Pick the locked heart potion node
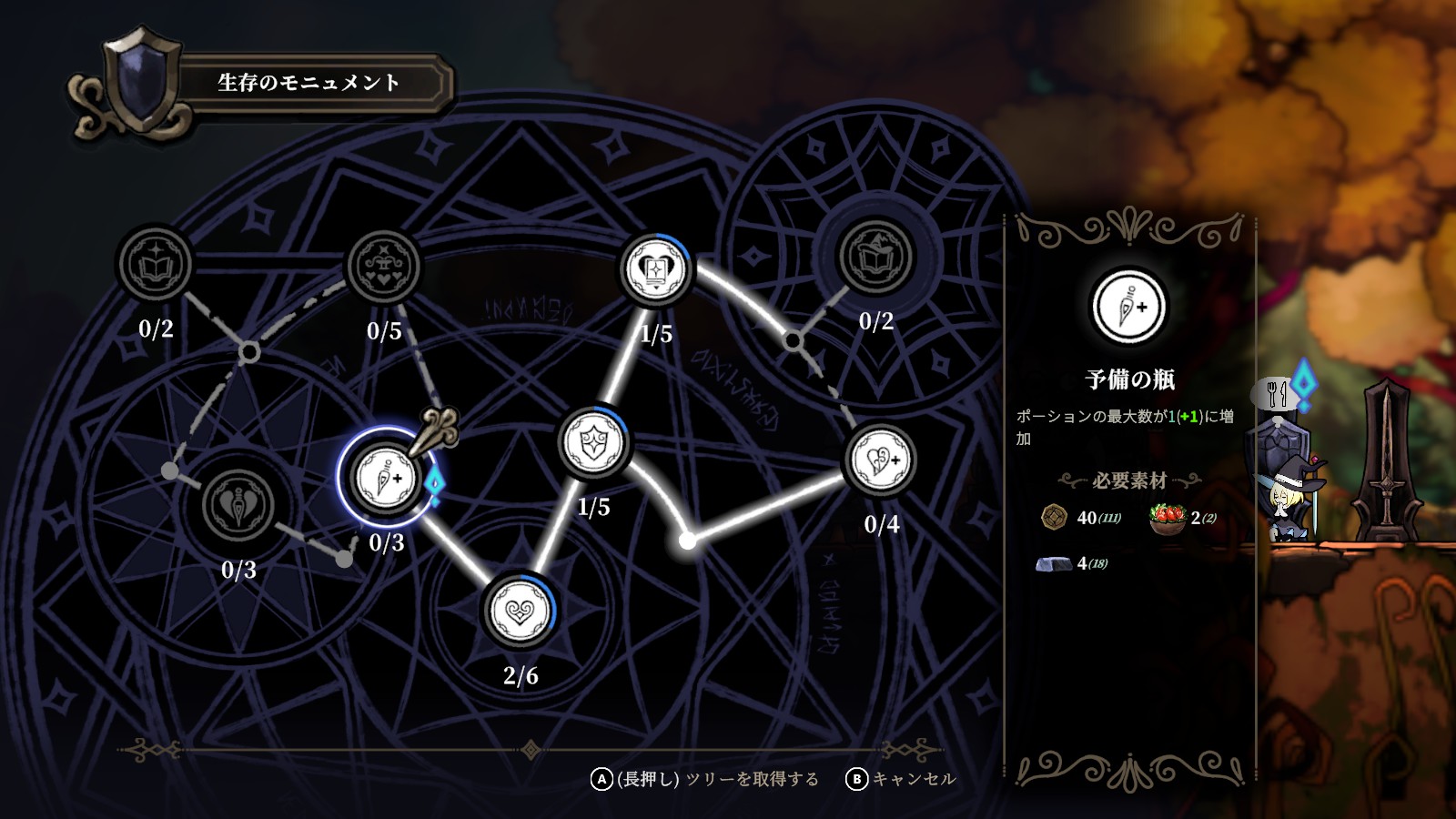Screen dimensions: 1456x819 (x=238, y=505)
